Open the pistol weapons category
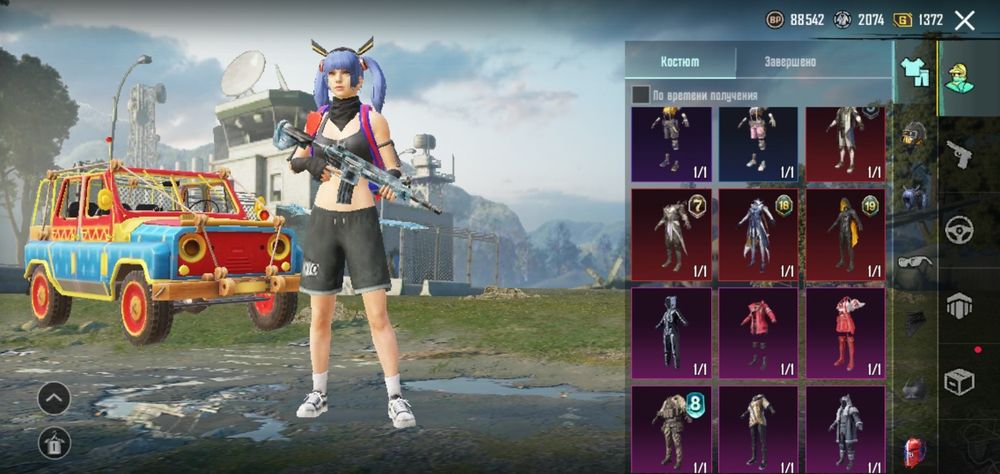This screenshot has width=1000, height=474. pyautogui.click(x=959, y=153)
